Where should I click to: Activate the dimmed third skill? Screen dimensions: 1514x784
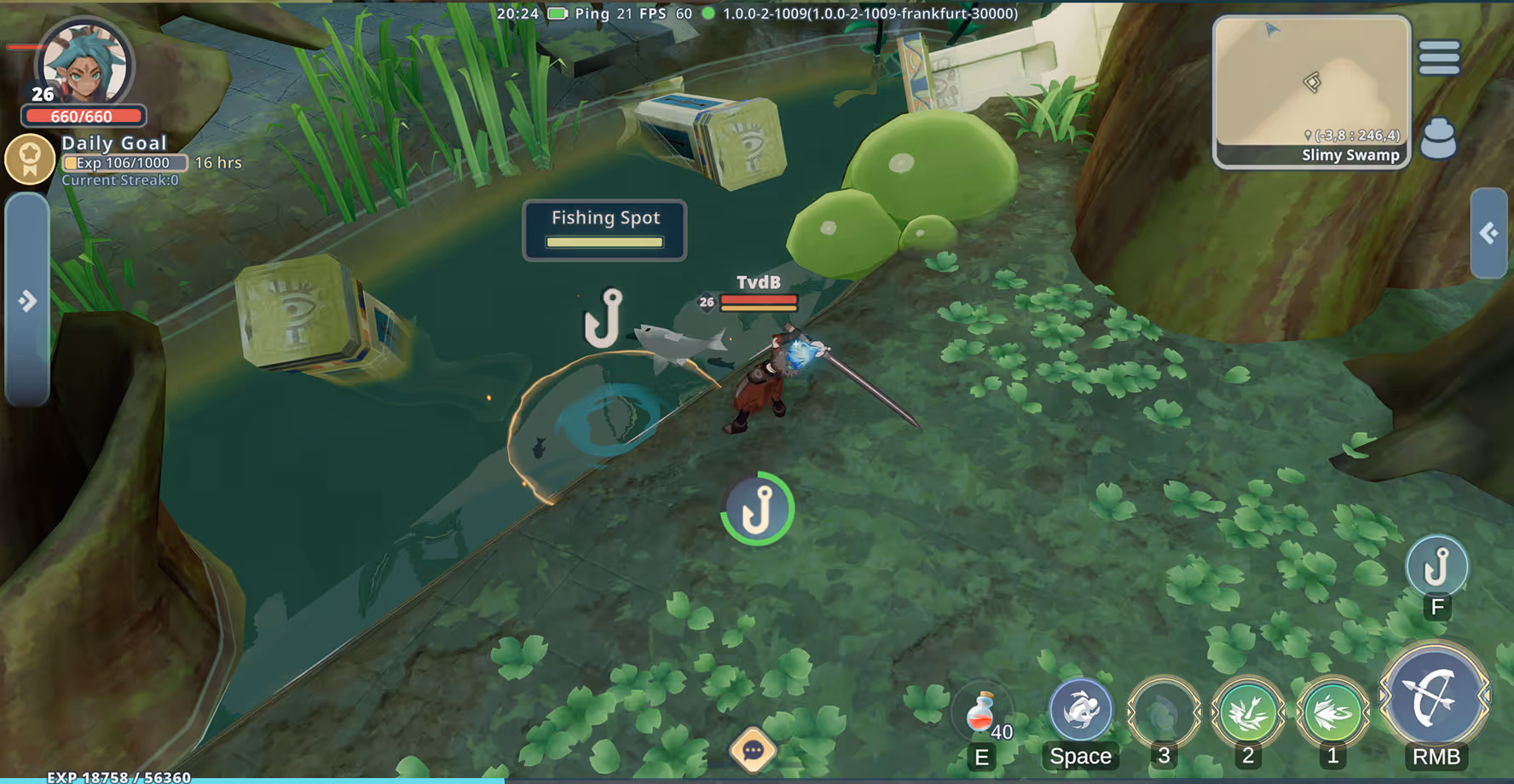click(x=1163, y=712)
